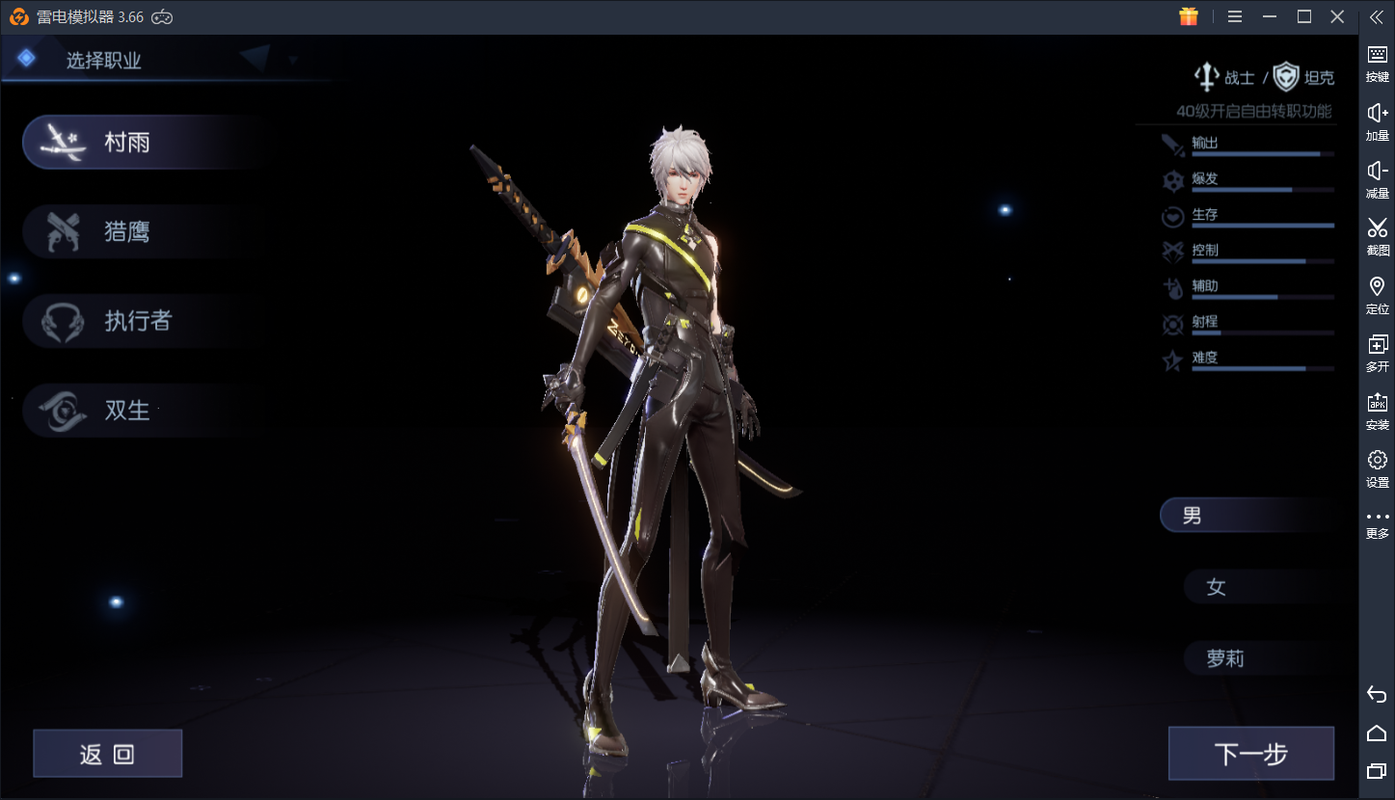Select the 村雨 class
Viewport: 1395px width, 800px height.
[x=125, y=143]
